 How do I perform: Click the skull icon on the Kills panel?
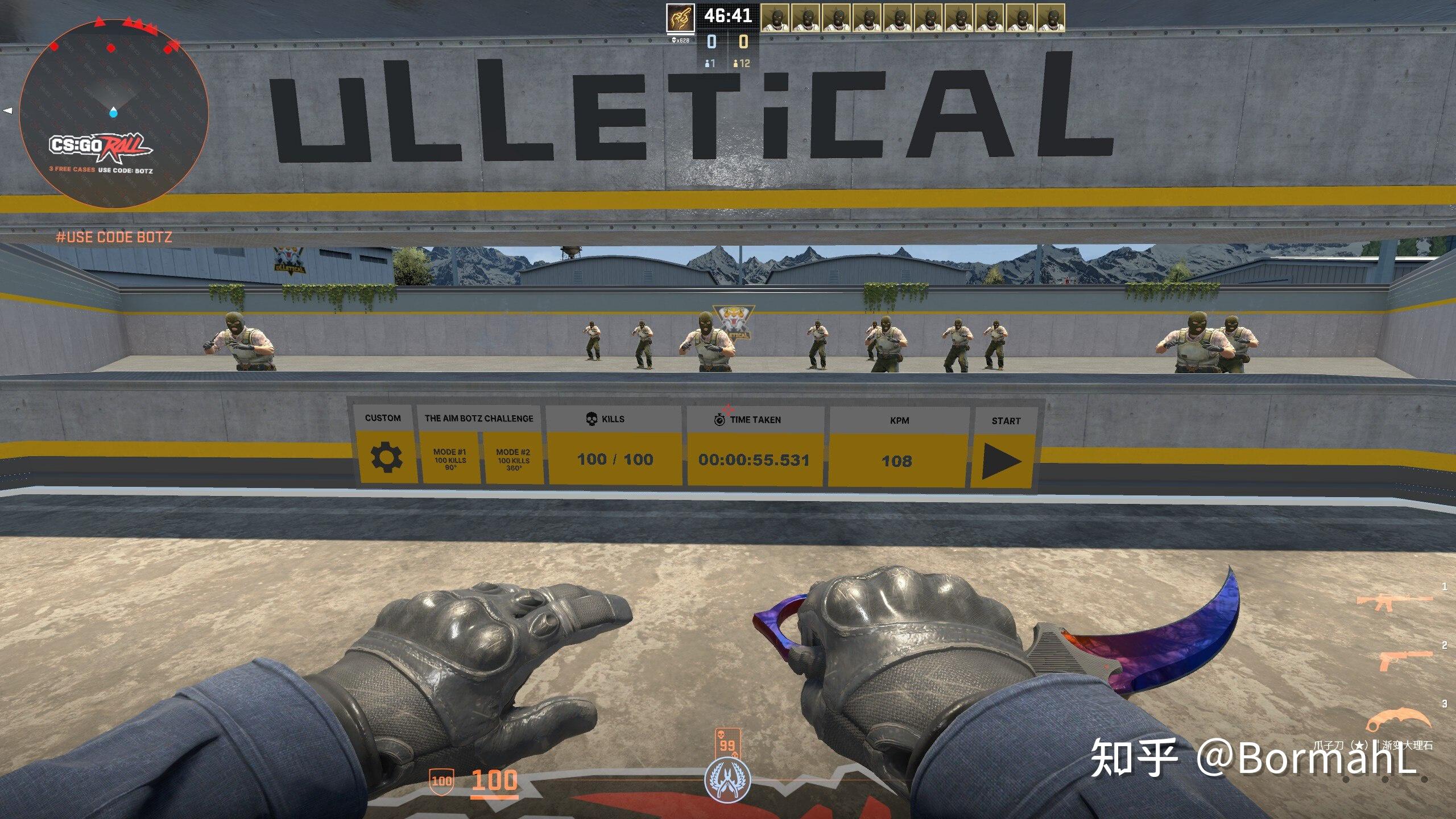591,419
